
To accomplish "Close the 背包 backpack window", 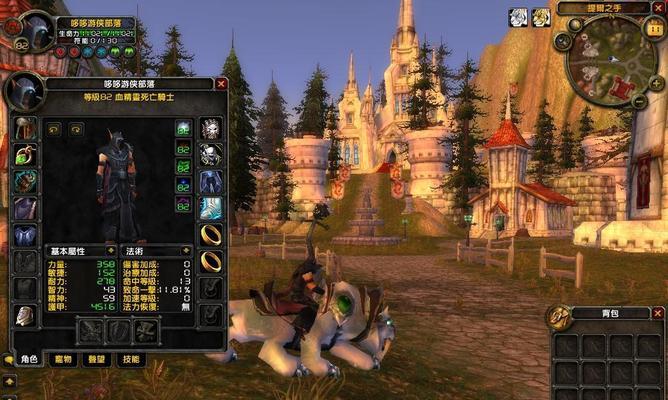I will (657, 315).
